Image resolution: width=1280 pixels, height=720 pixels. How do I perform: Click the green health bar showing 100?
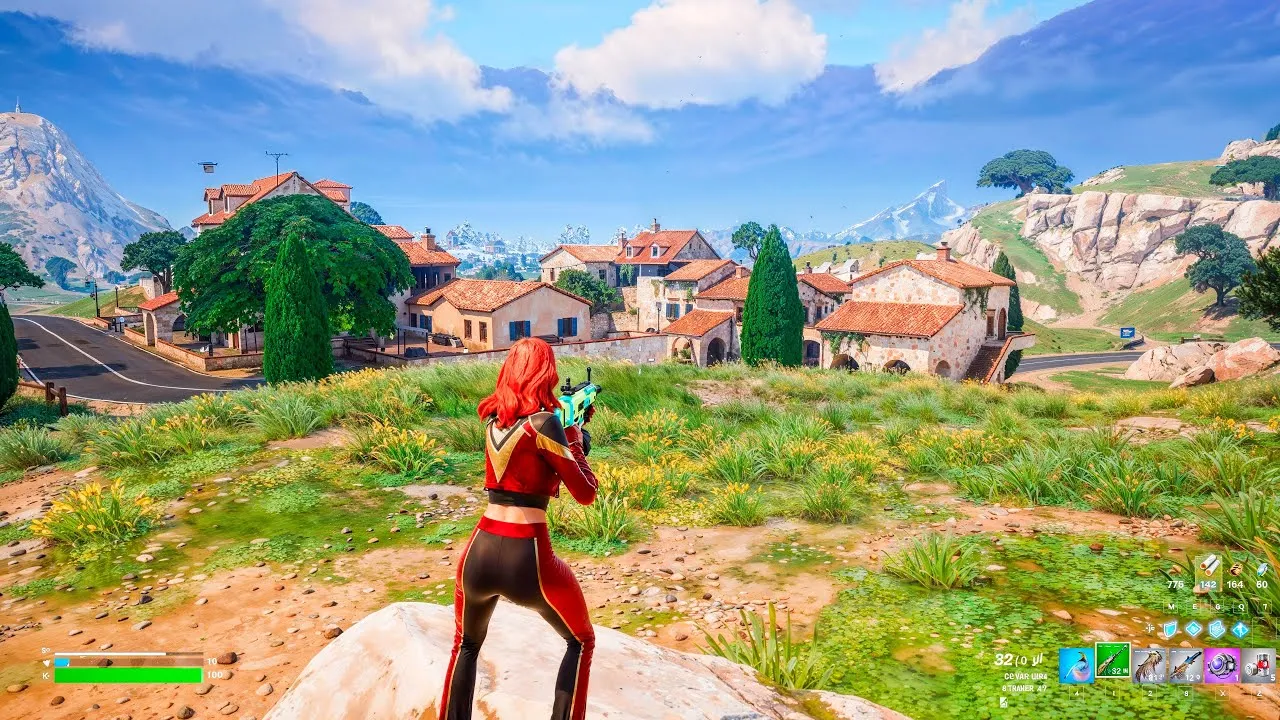click(128, 675)
